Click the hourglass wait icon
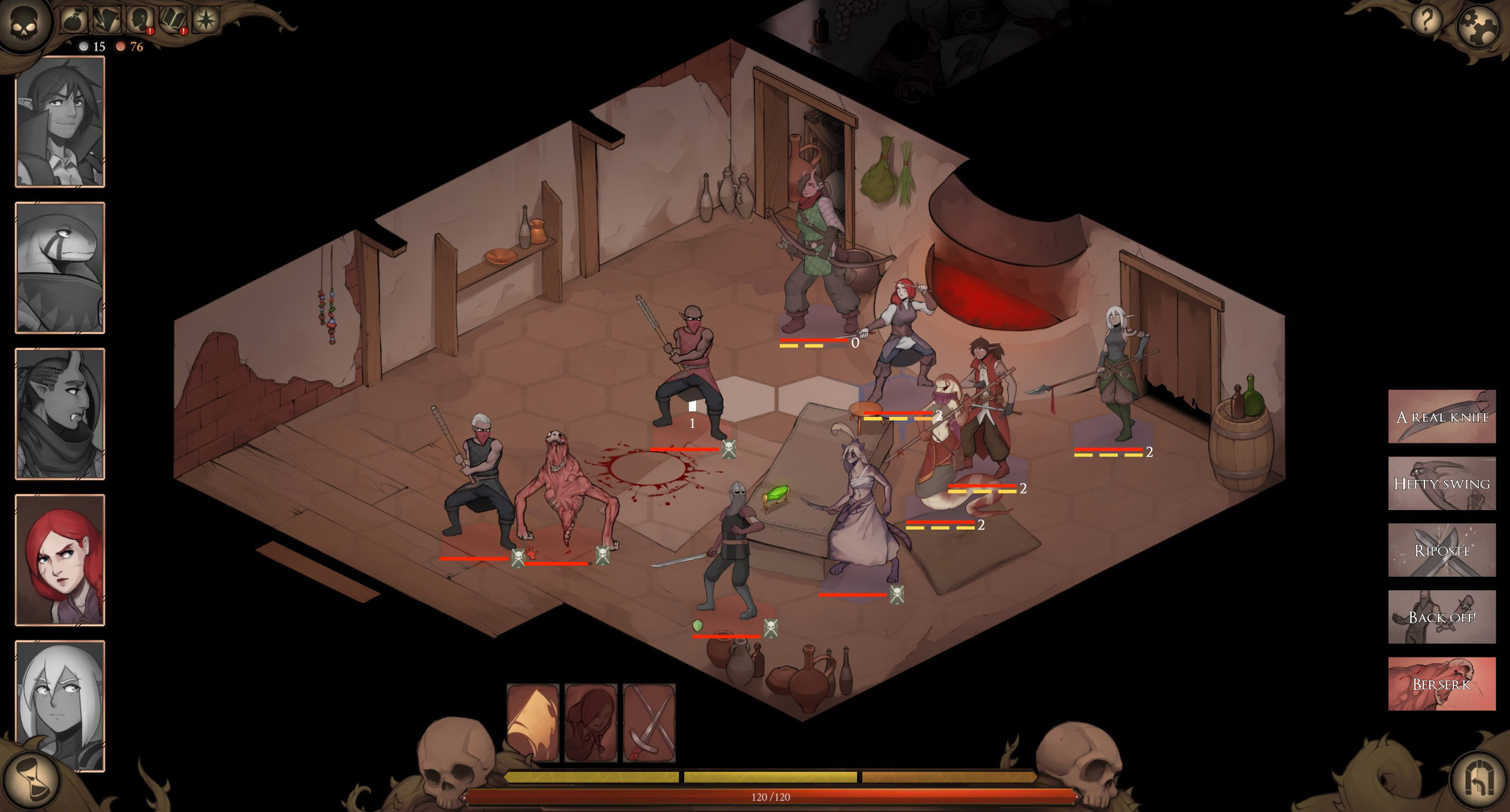This screenshot has height=812, width=1510. click(32, 778)
